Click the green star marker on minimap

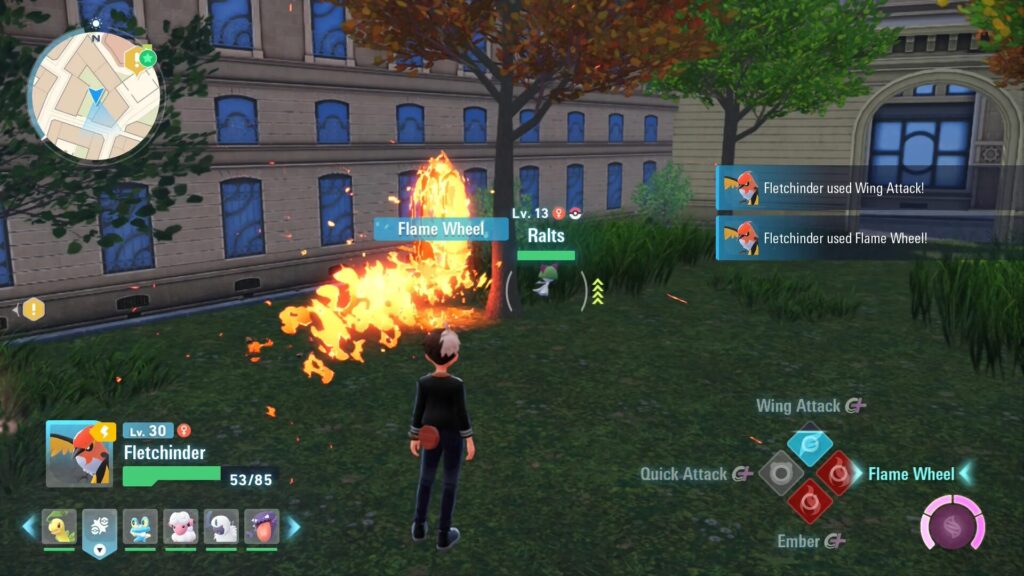[x=148, y=58]
